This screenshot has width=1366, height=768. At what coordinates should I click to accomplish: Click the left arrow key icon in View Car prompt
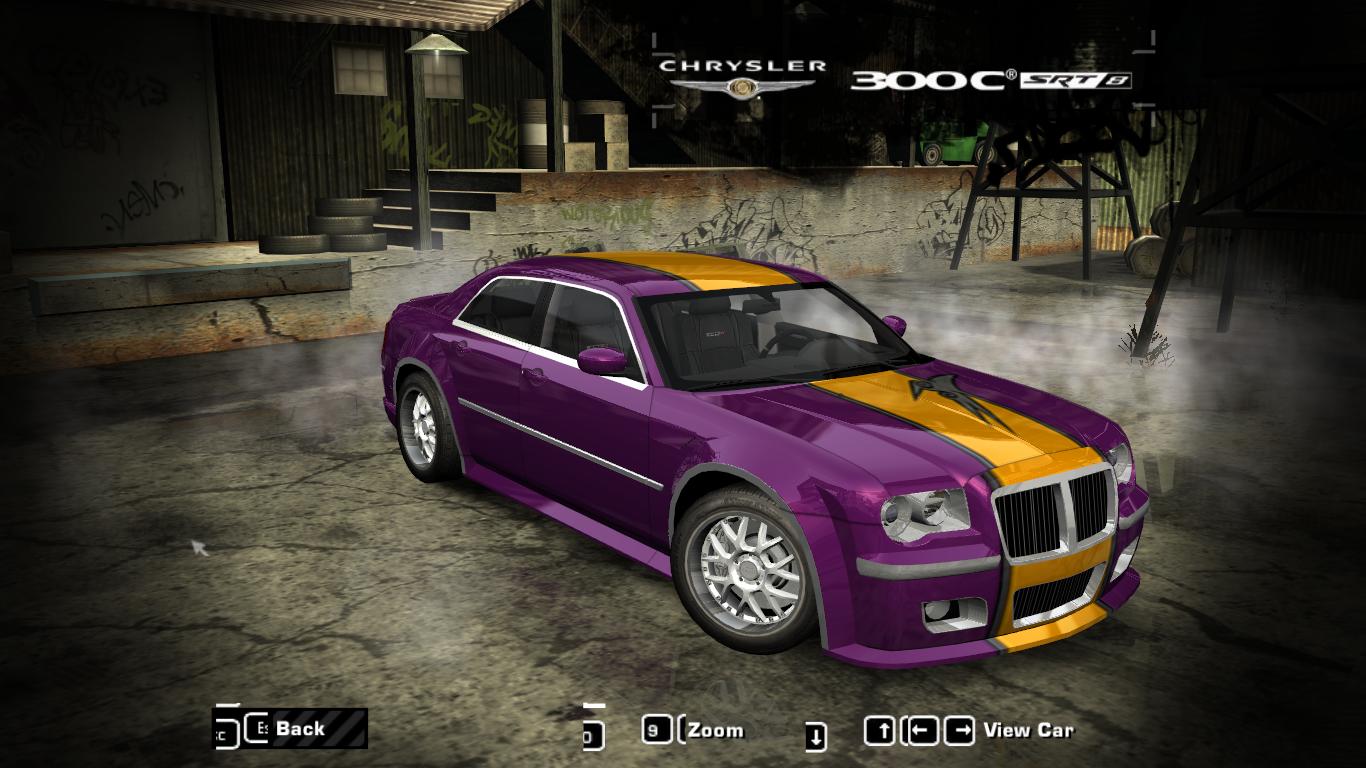[921, 730]
